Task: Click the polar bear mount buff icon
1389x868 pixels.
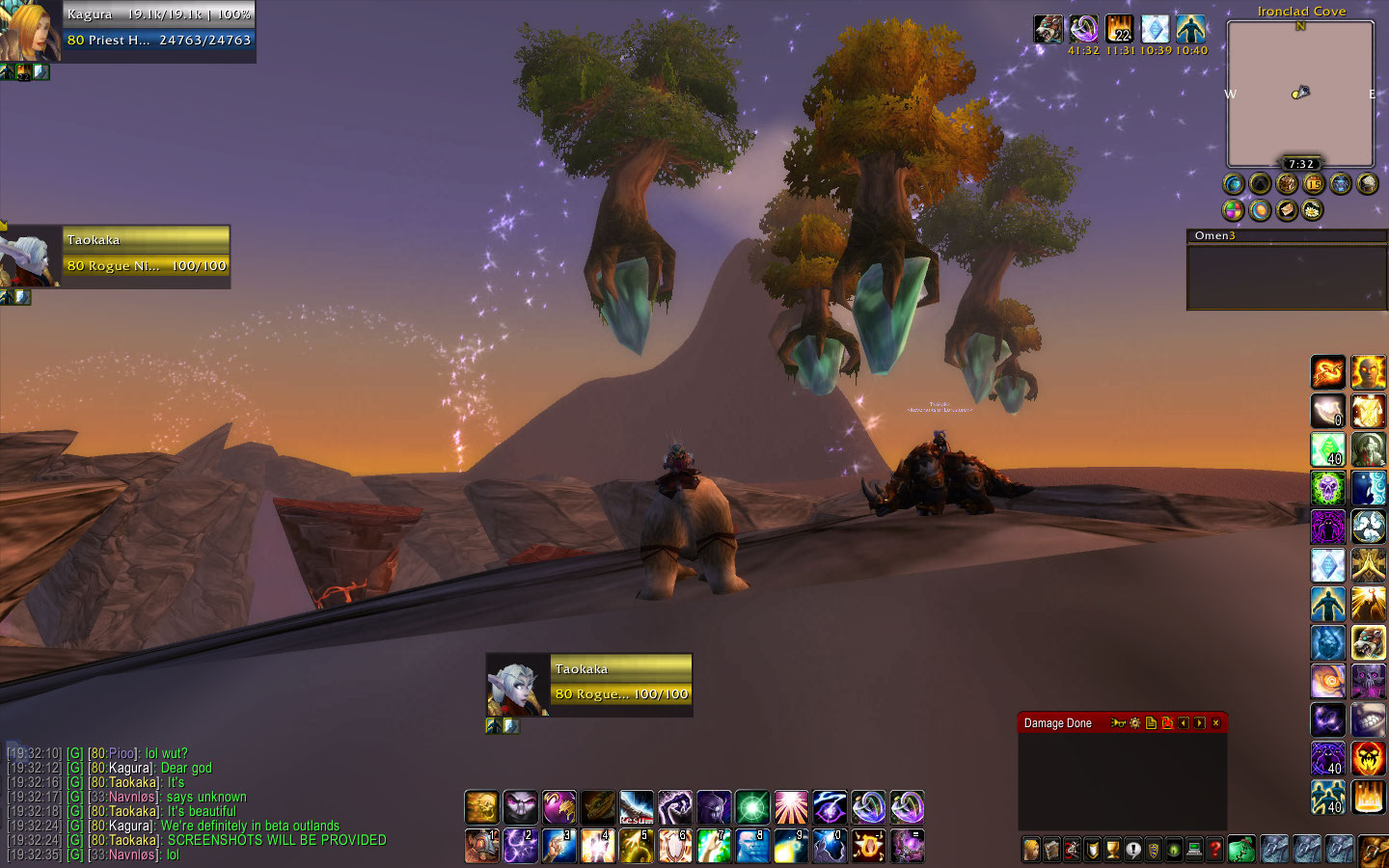Action: point(1049,29)
